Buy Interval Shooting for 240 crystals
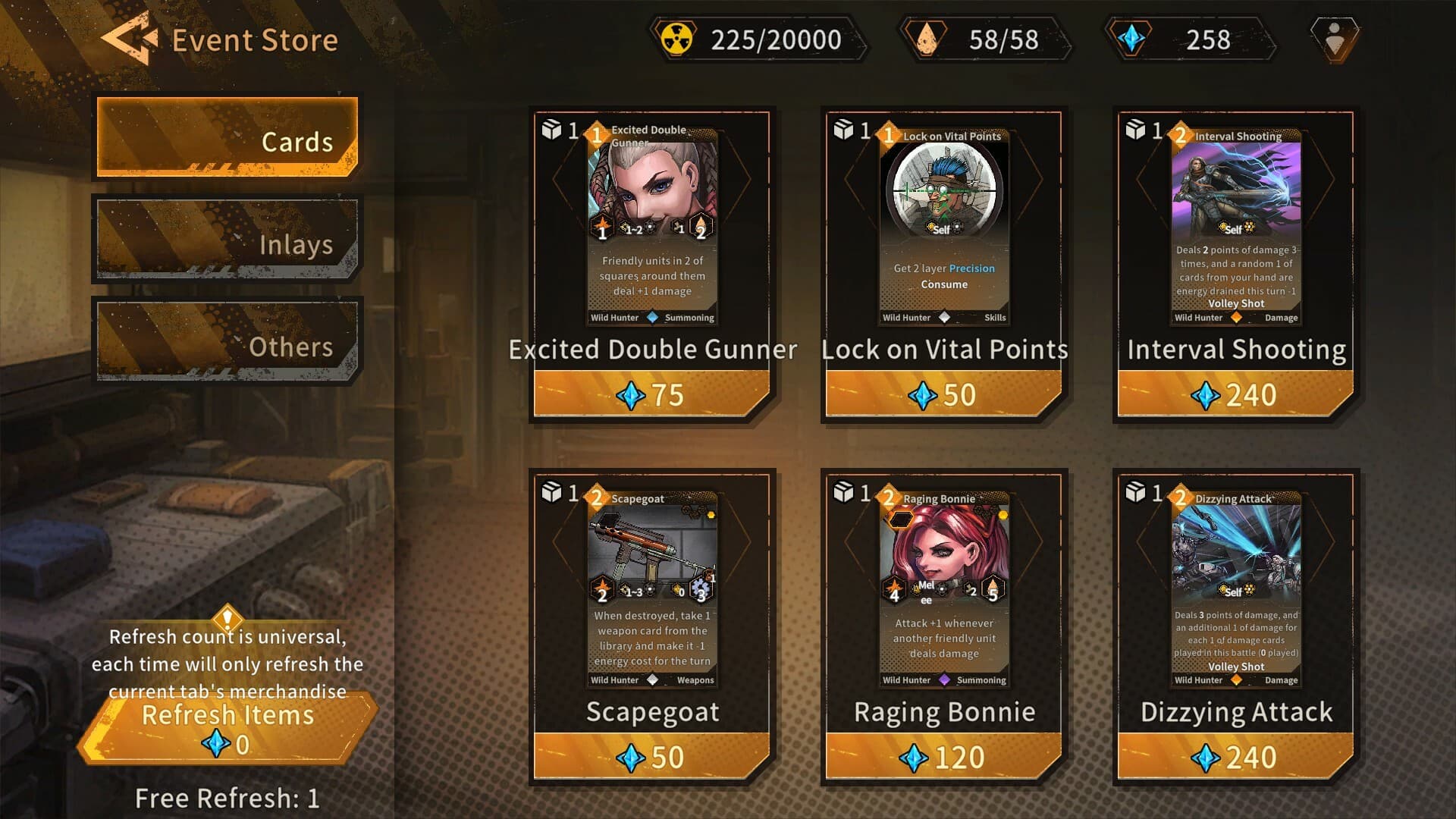Viewport: 1456px width, 819px height. click(1234, 394)
